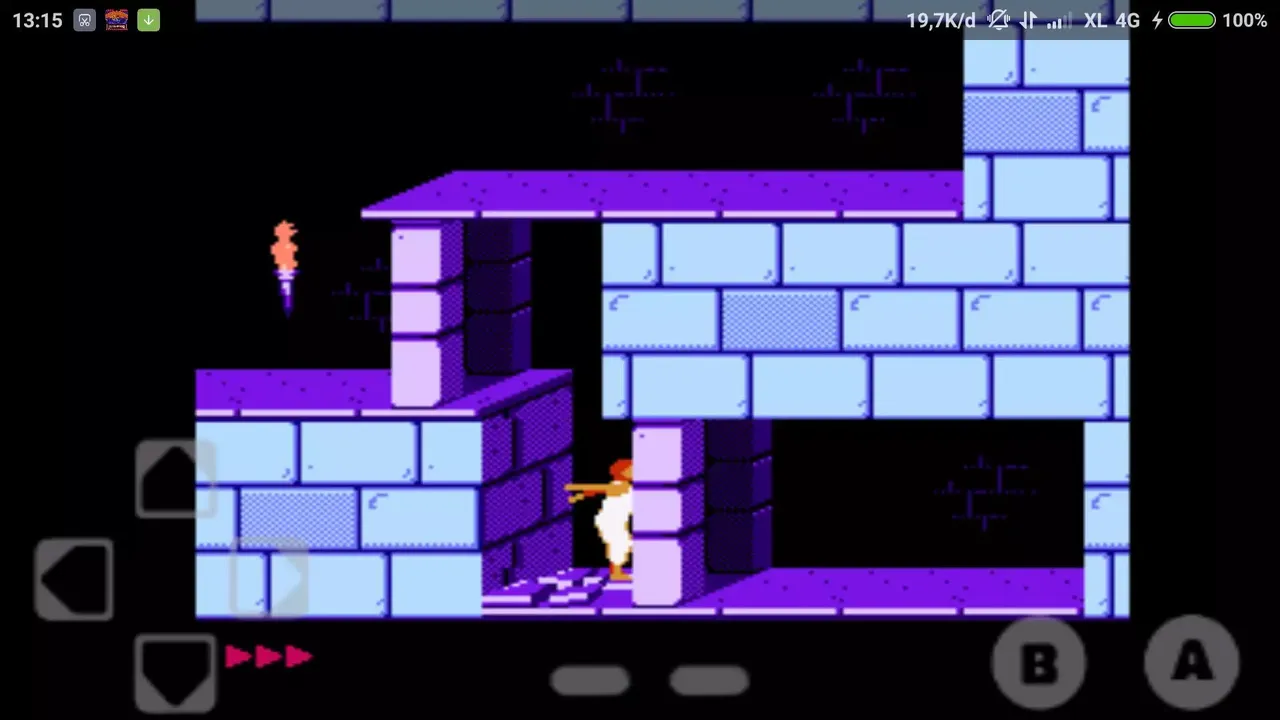This screenshot has height=720, width=1280.
Task: Tap the signal strength bars icon
Action: click(x=1055, y=20)
